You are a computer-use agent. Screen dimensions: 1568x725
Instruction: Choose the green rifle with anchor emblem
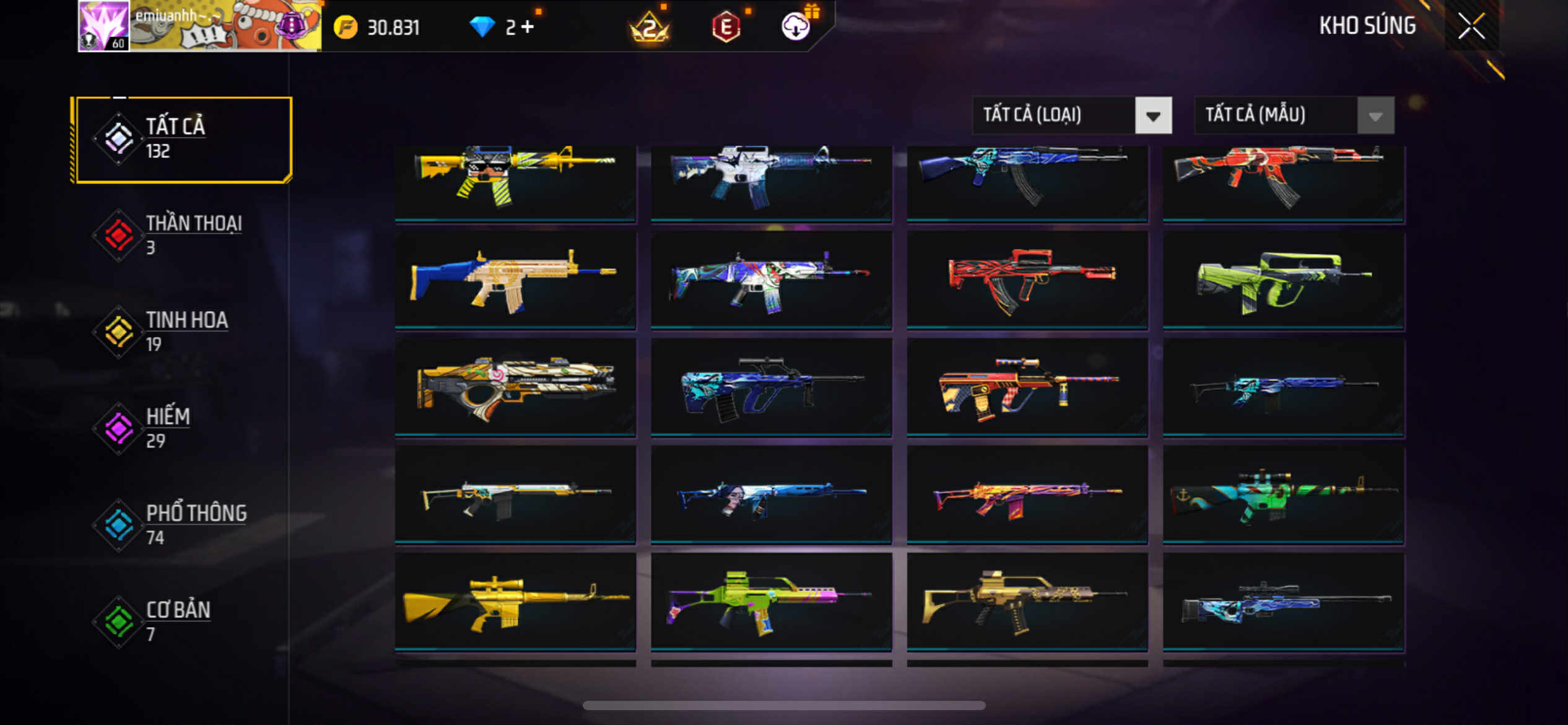point(1283,494)
